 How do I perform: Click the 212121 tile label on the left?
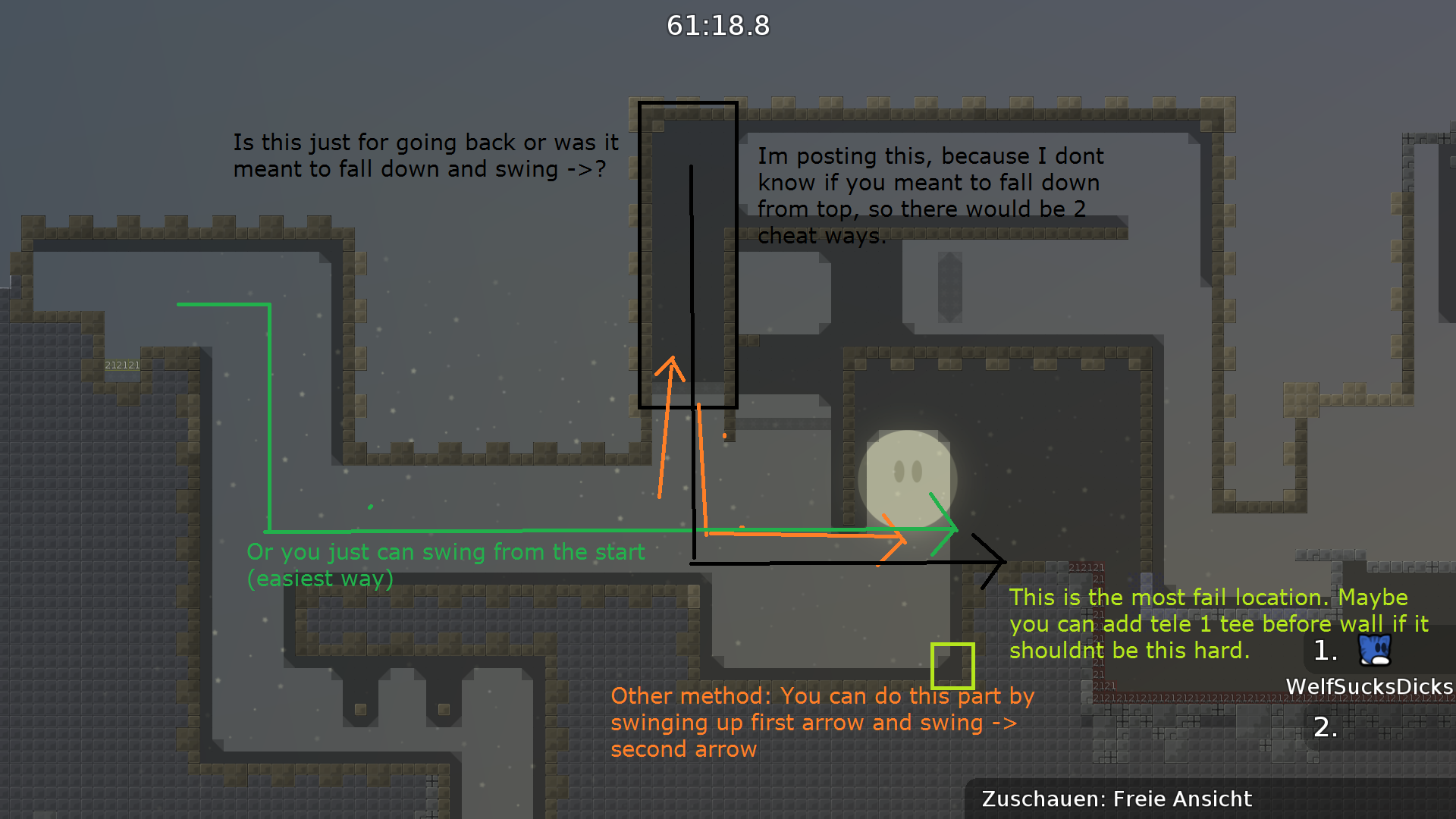(122, 364)
